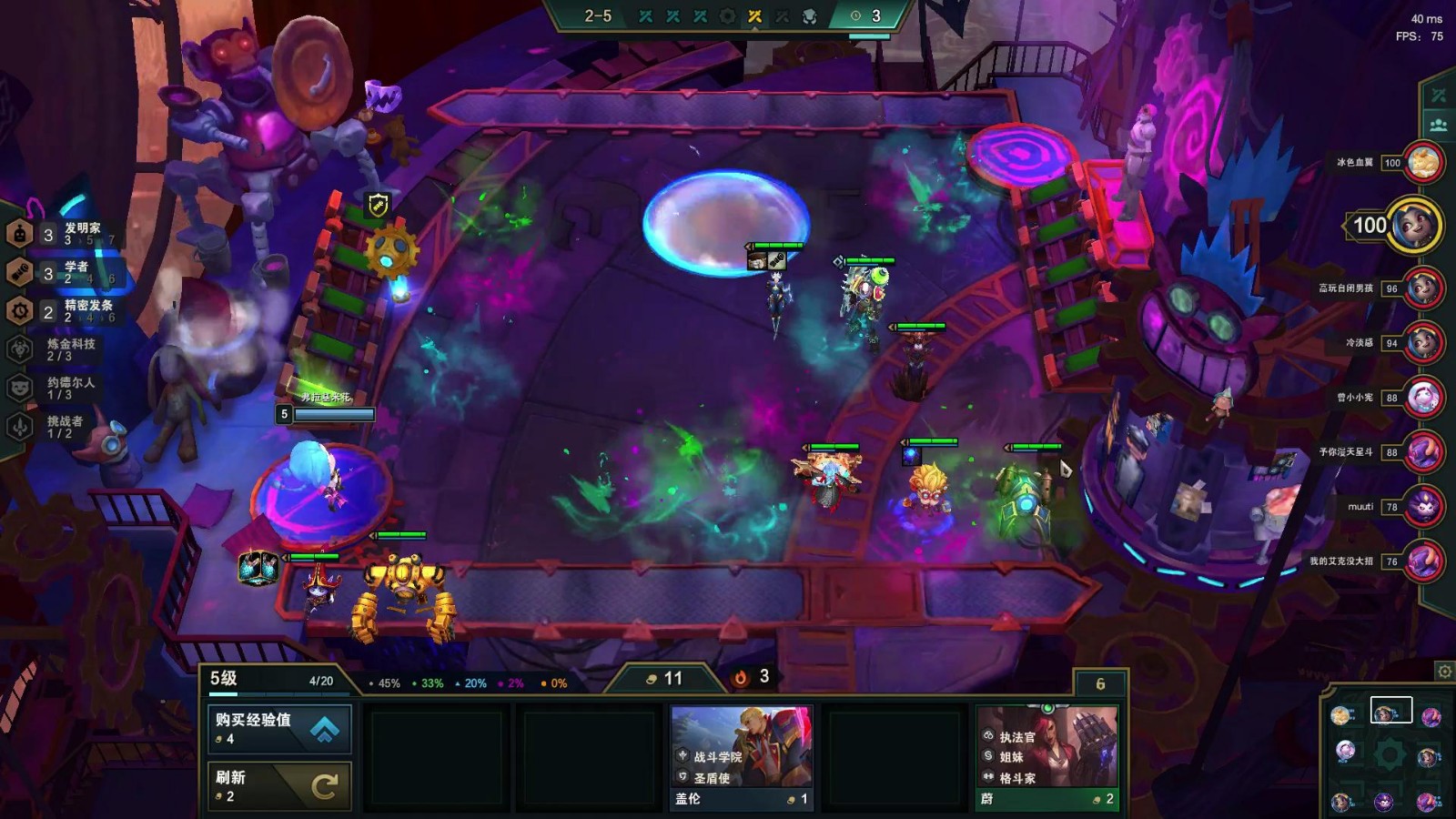Image resolution: width=1456 pixels, height=819 pixels.
Task: Switch to the players list tab
Action: click(x=1439, y=125)
